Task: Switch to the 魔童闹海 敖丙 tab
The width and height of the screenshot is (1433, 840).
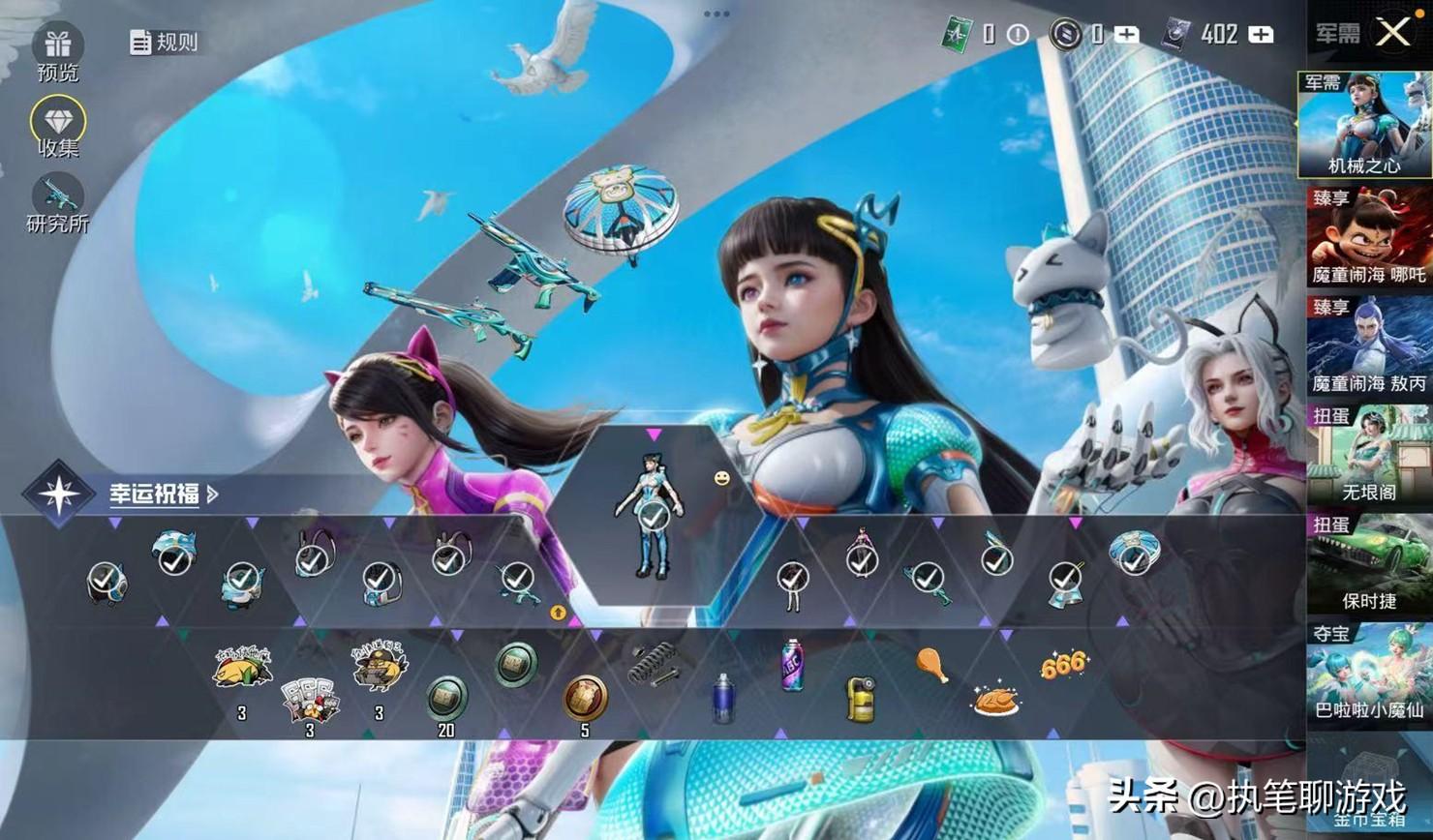Action: click(x=1368, y=346)
